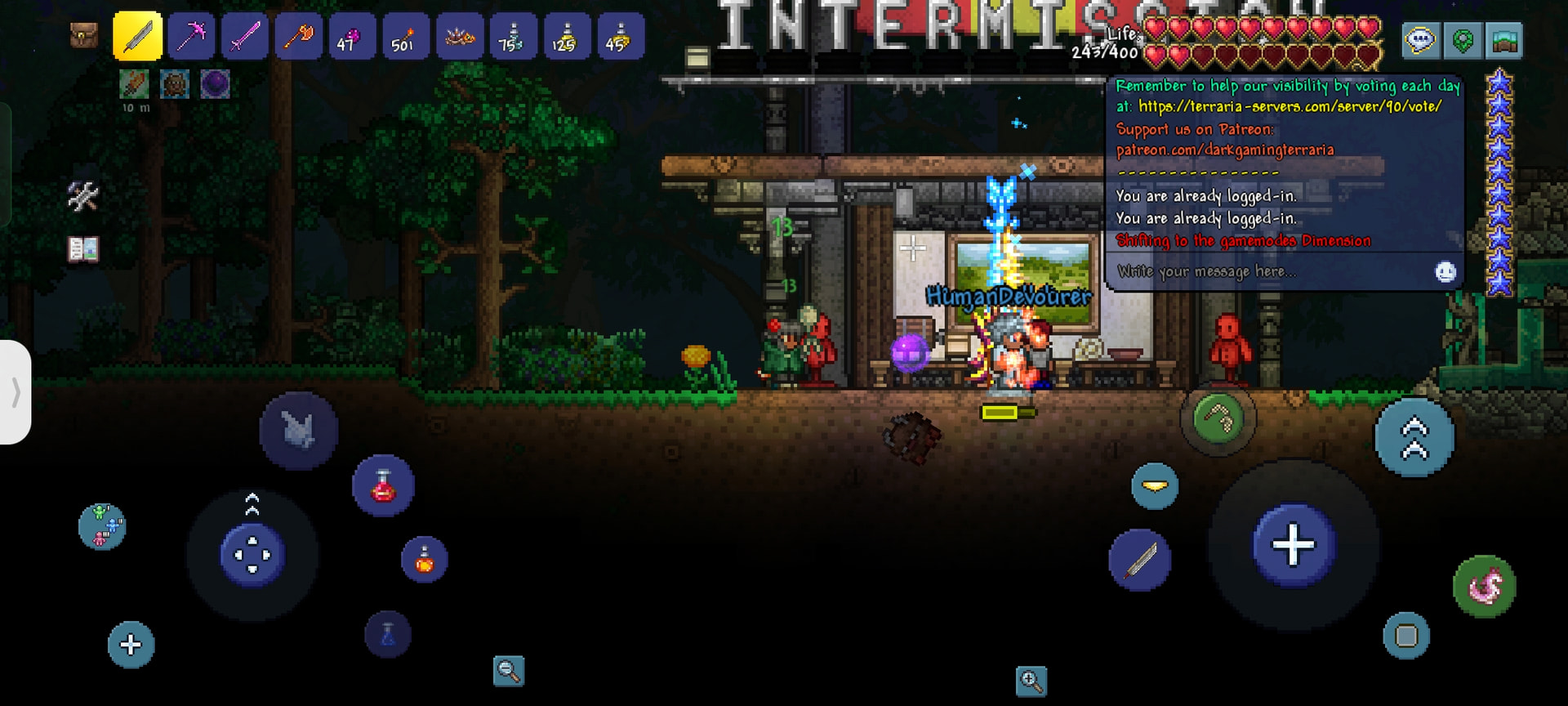Expand the side panel arrow tab
1568x706 pixels.
(16, 392)
